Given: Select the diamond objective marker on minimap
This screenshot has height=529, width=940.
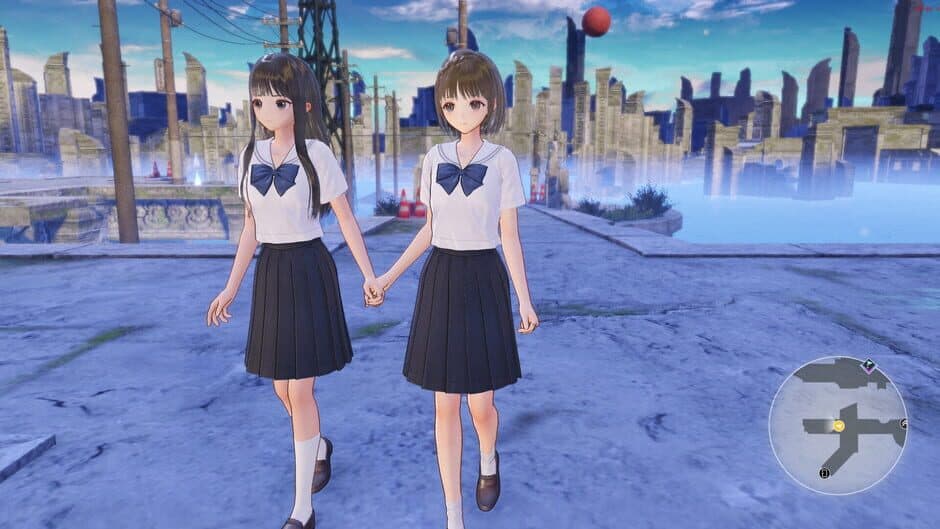Looking at the screenshot, I should pyautogui.click(x=869, y=366).
